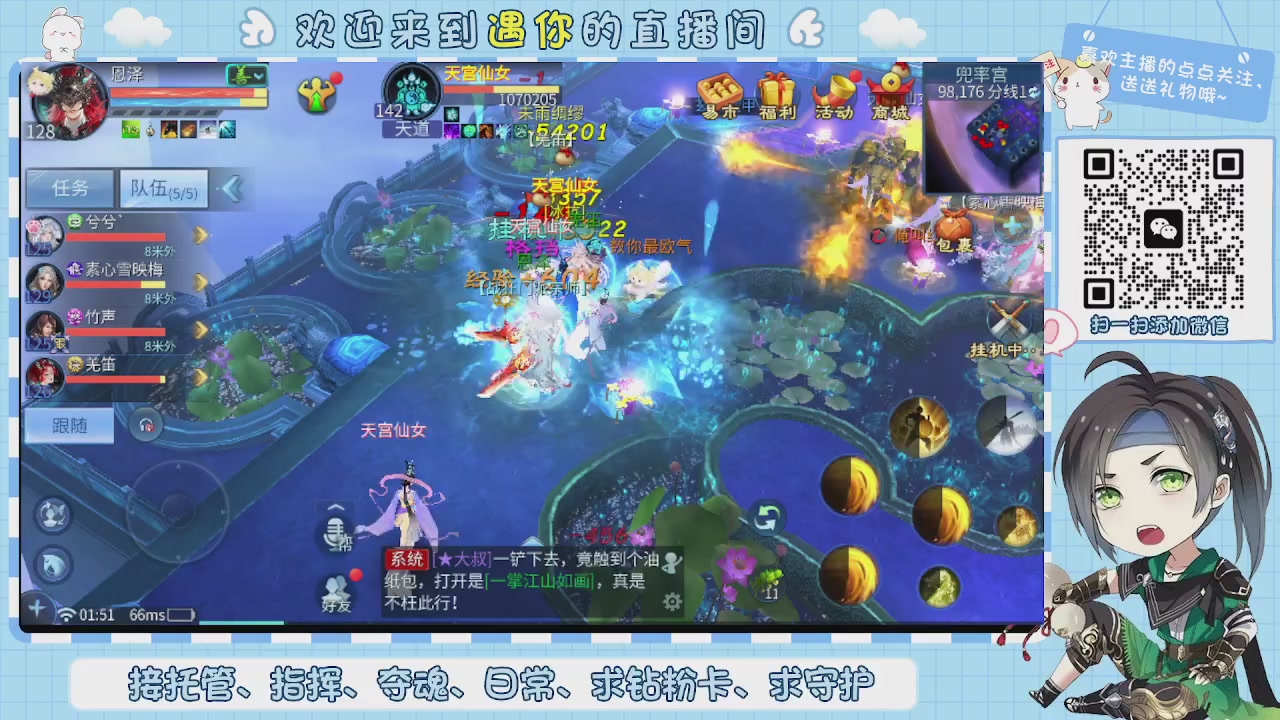Expand the chevron above the microphone button
The width and height of the screenshot is (1280, 720).
click(x=337, y=507)
